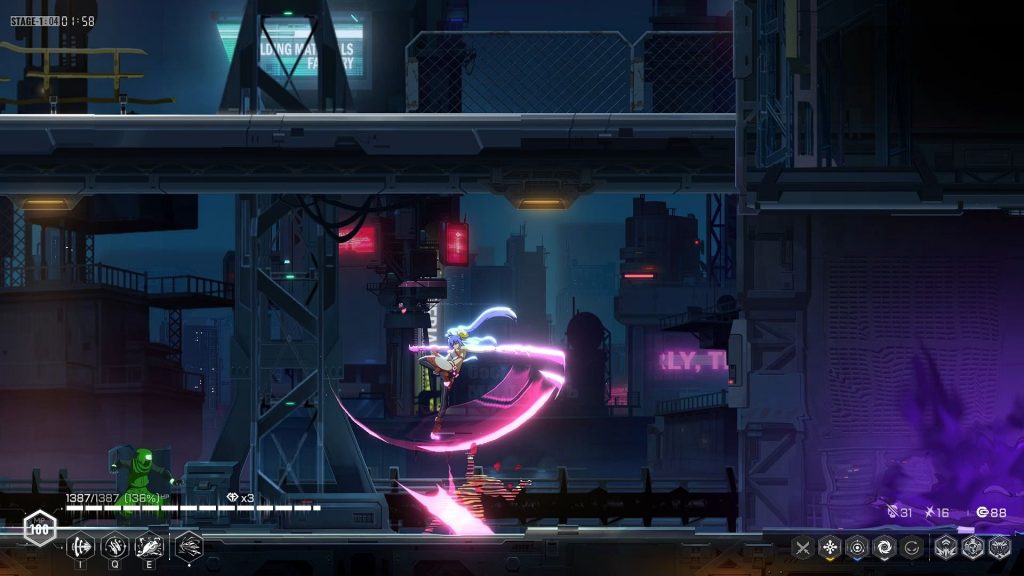This screenshot has height=576, width=1024.
Task: Trigger the dive strike skill bound to E
Action: [149, 546]
